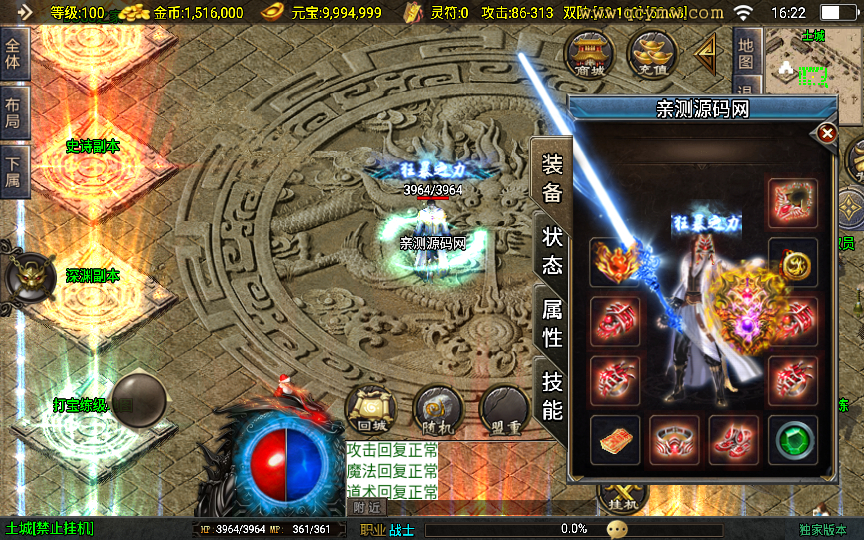
Task: Open the 属性 (Attributes) tab
Action: click(x=552, y=323)
